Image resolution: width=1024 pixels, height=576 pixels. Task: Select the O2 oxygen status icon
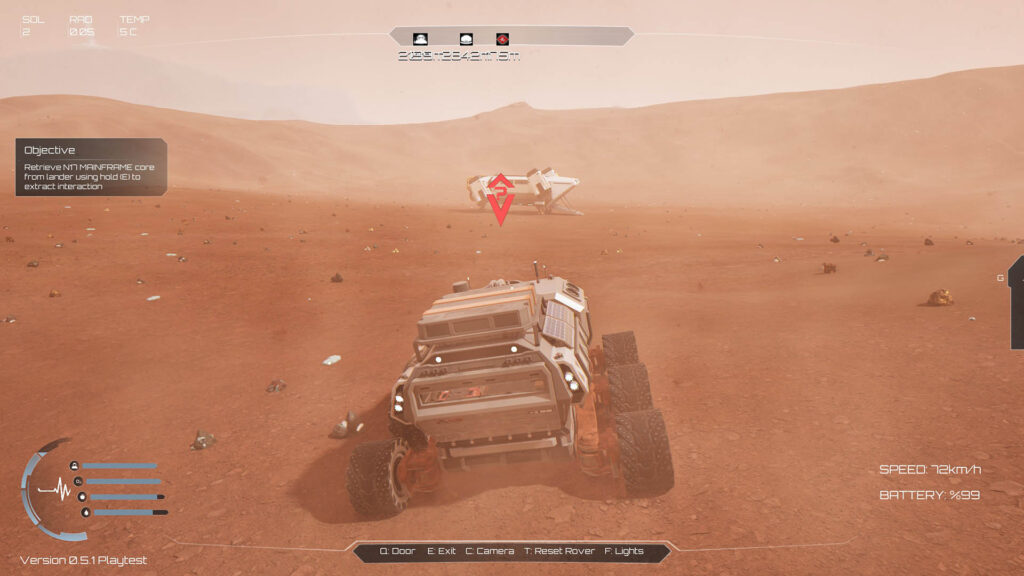point(77,481)
